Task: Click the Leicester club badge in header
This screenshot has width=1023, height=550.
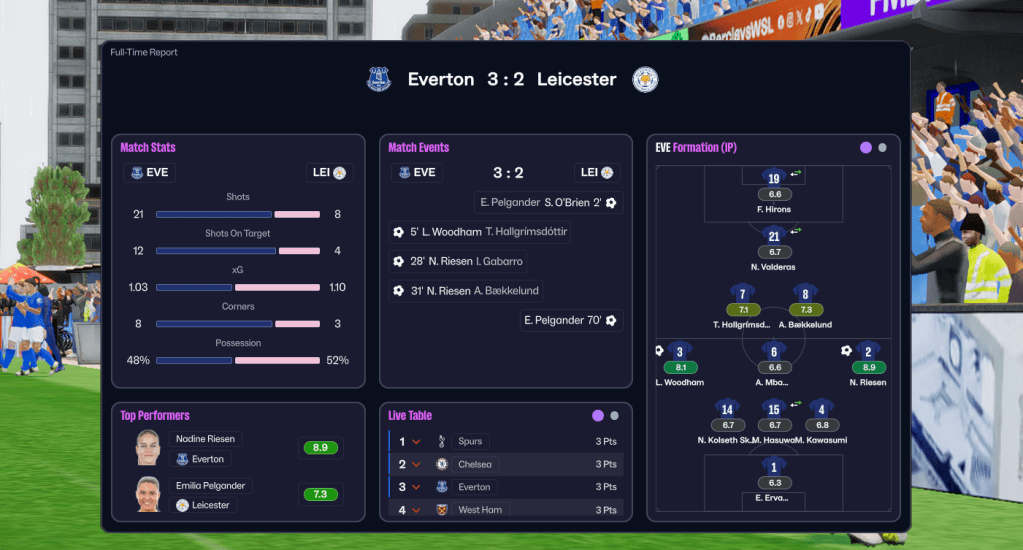Action: coord(645,80)
